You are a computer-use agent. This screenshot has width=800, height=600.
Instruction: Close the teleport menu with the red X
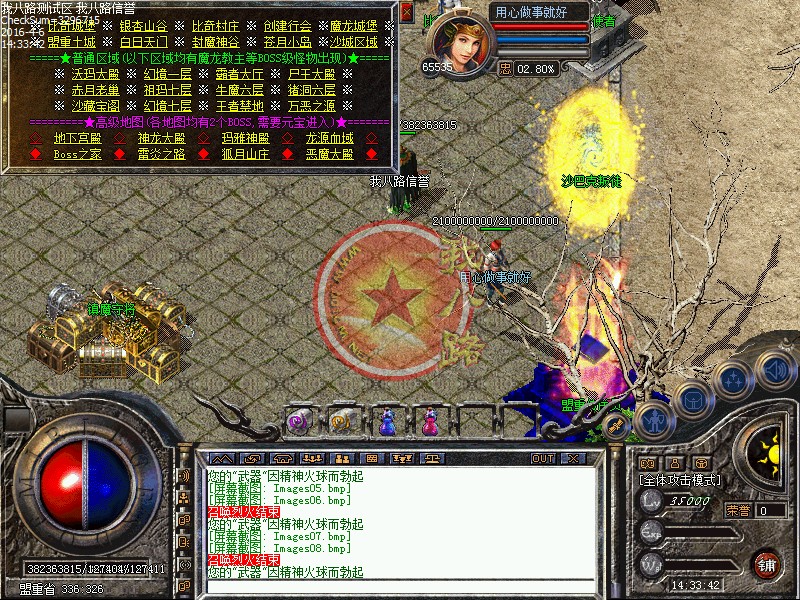tap(406, 12)
